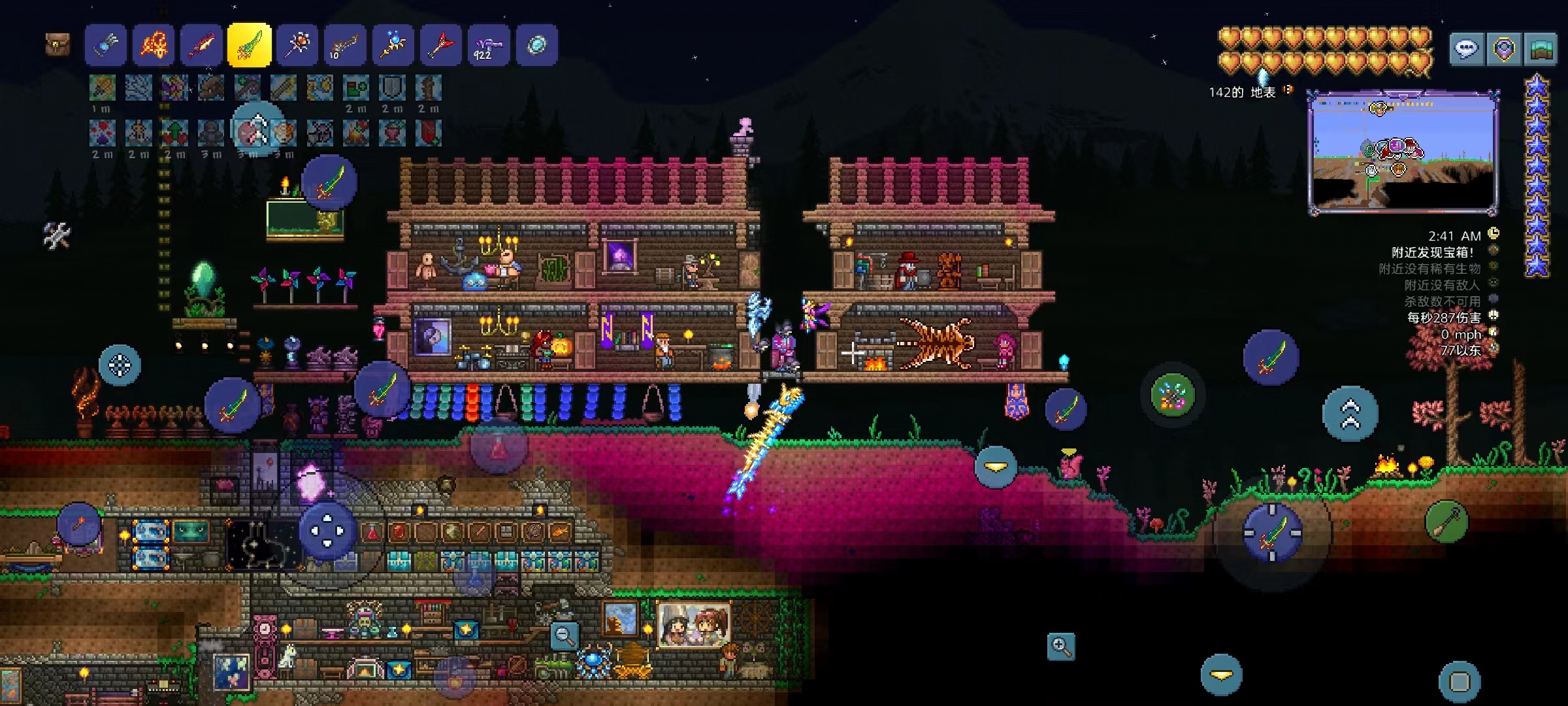This screenshot has height=706, width=1568.
Task: Tap the square button in bottom corner
Action: [1460, 682]
